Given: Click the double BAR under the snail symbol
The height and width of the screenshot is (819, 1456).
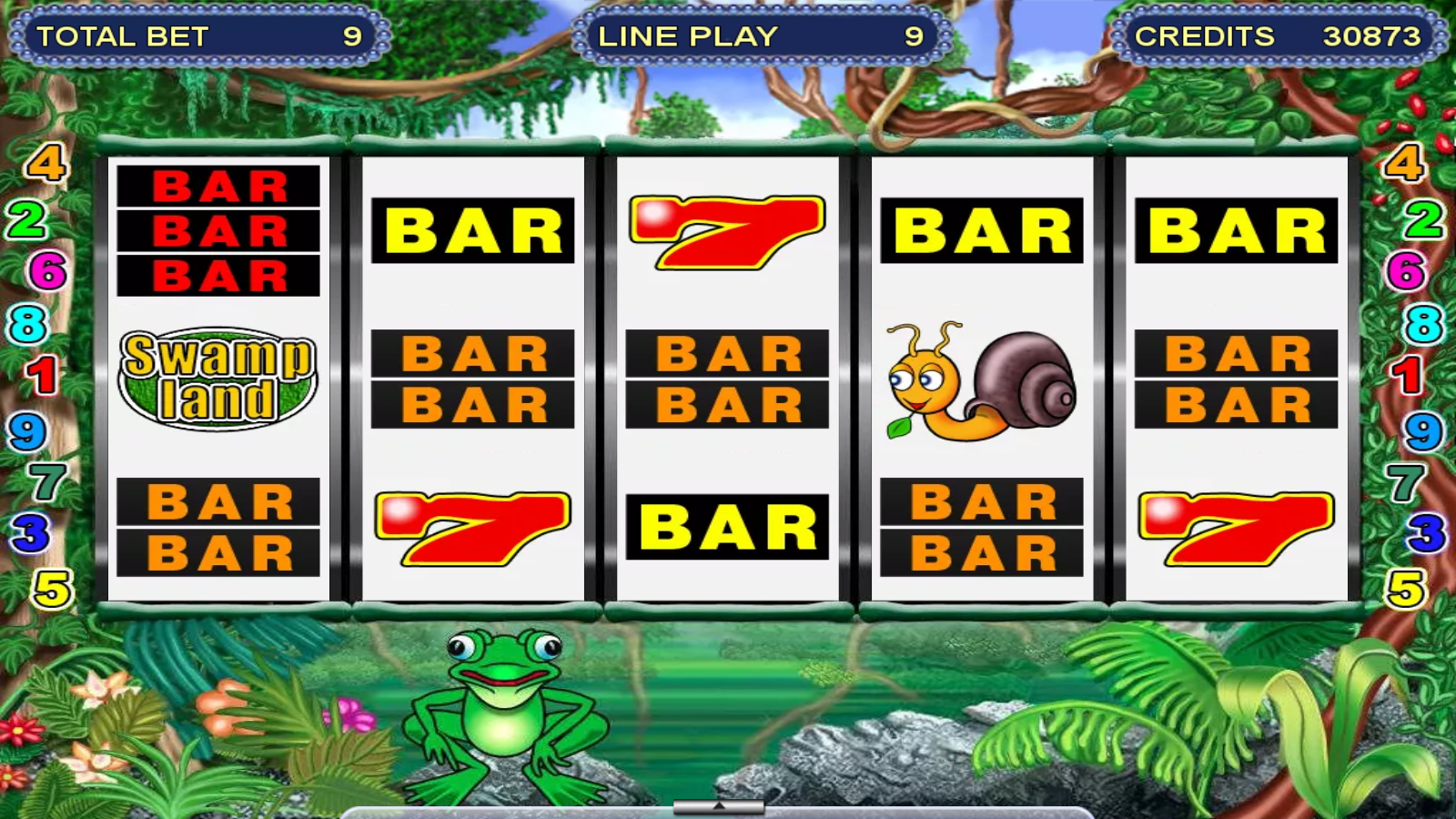Looking at the screenshot, I should pyautogui.click(x=978, y=526).
